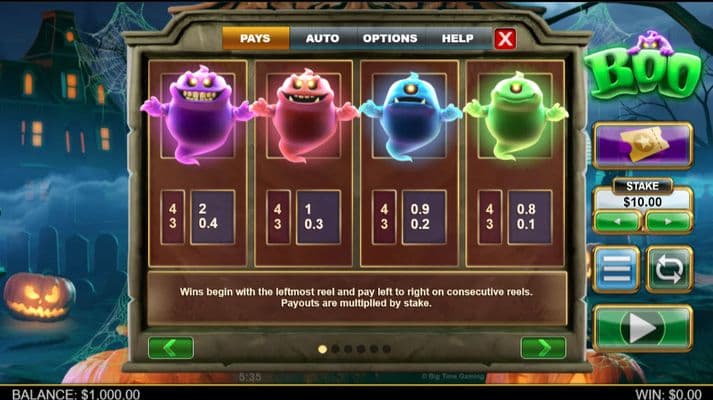Increase the stake amount
713x400 pixels.
tap(667, 220)
